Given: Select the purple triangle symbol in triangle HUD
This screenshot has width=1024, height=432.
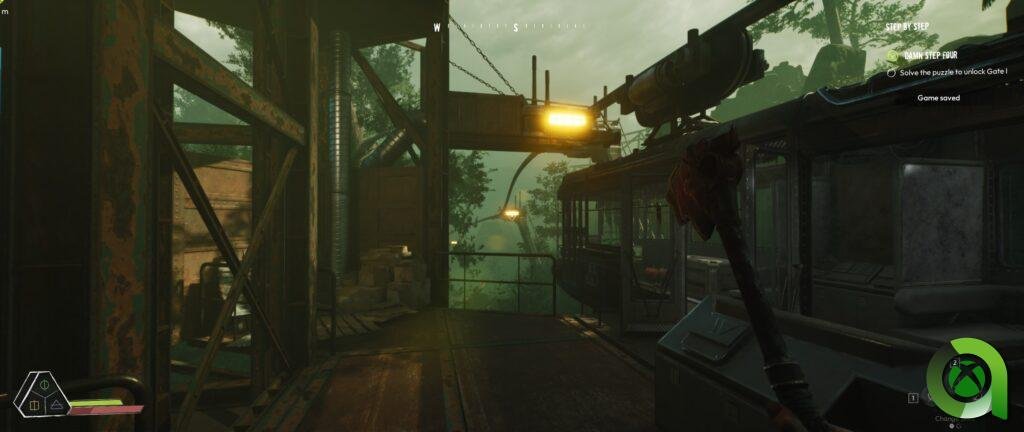Looking at the screenshot, I should coord(56,404).
